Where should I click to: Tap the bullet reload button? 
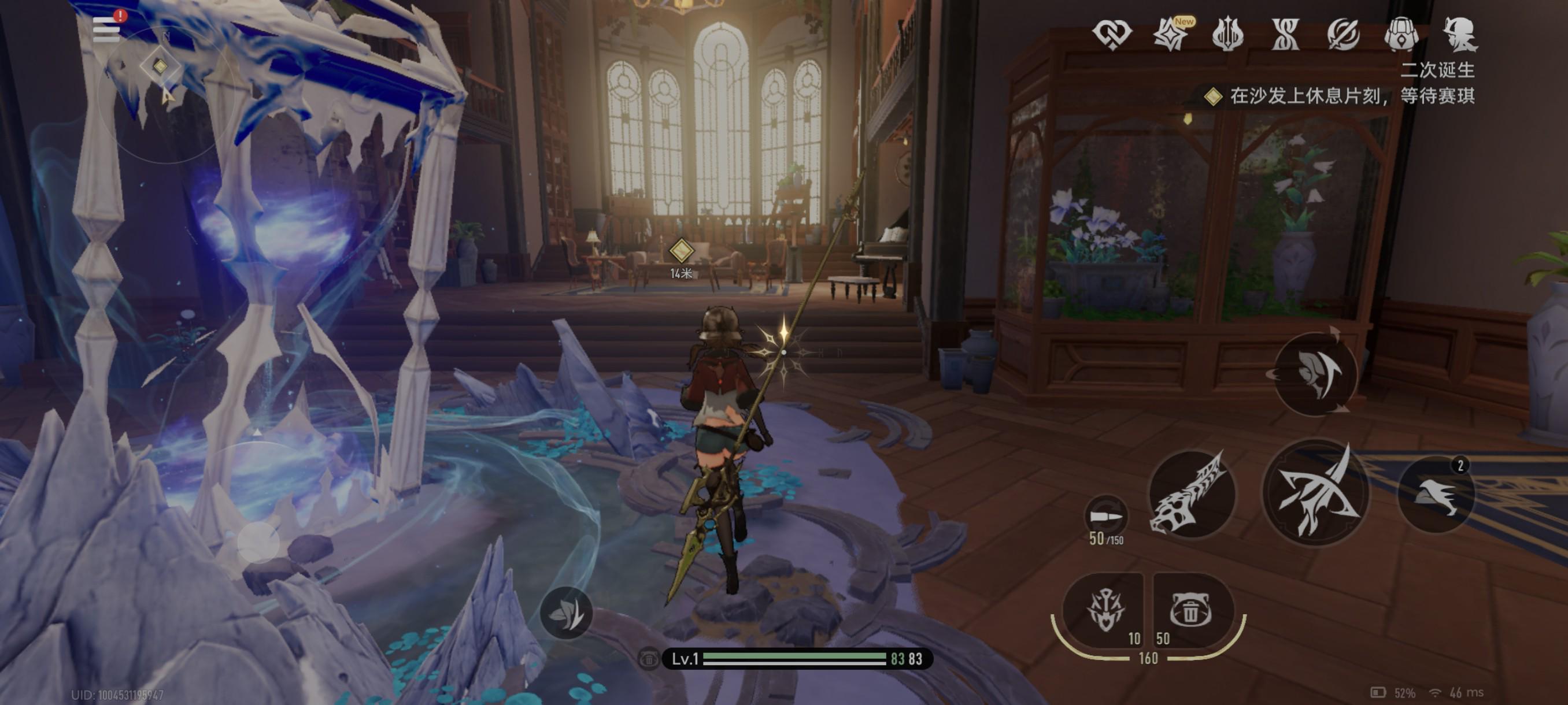[x=1106, y=517]
